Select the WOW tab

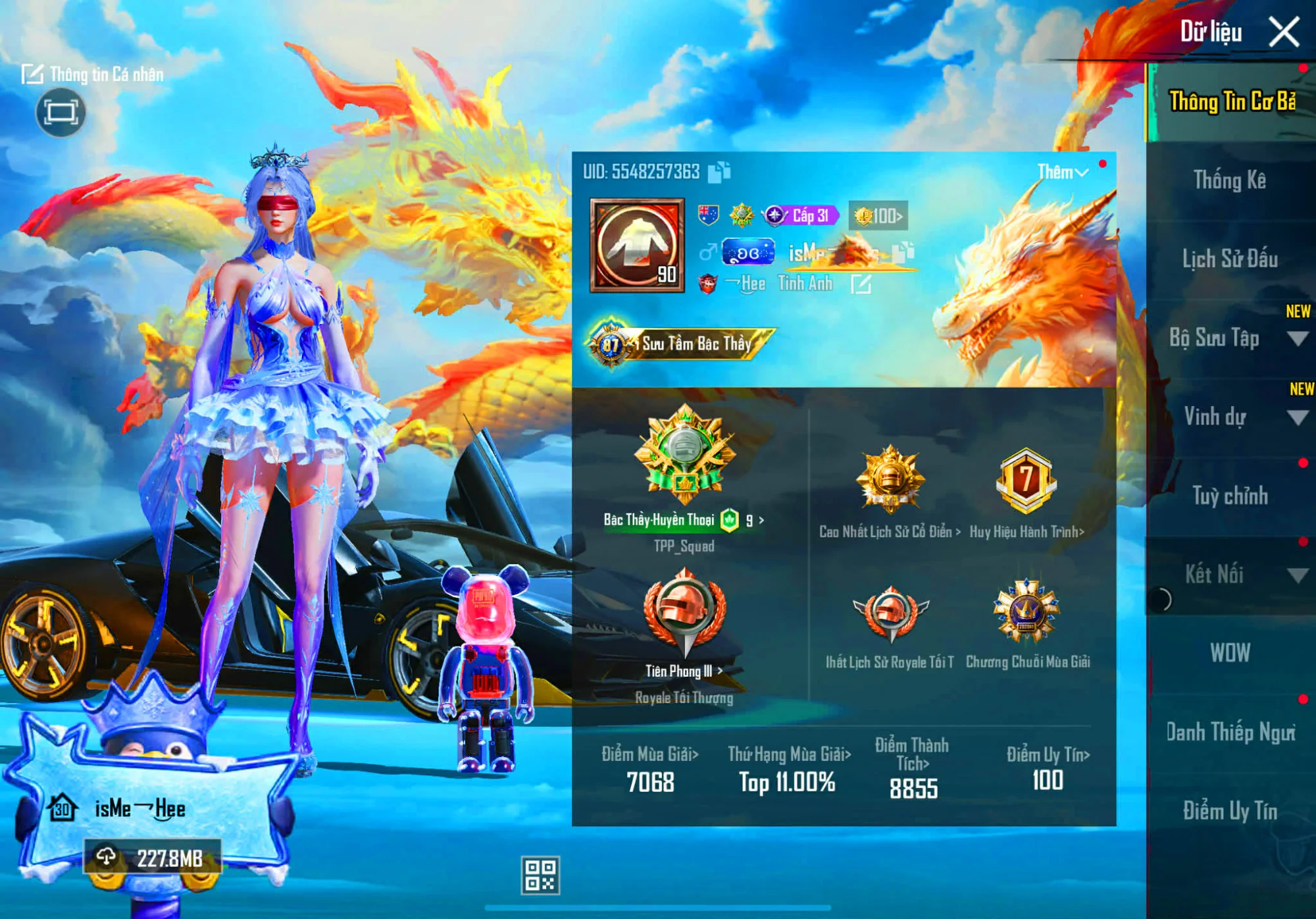pos(1229,653)
